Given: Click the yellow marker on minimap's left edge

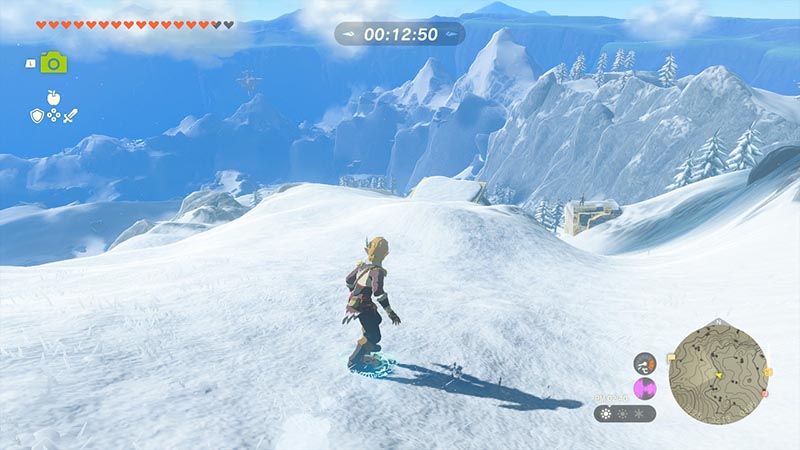Looking at the screenshot, I should [x=671, y=356].
